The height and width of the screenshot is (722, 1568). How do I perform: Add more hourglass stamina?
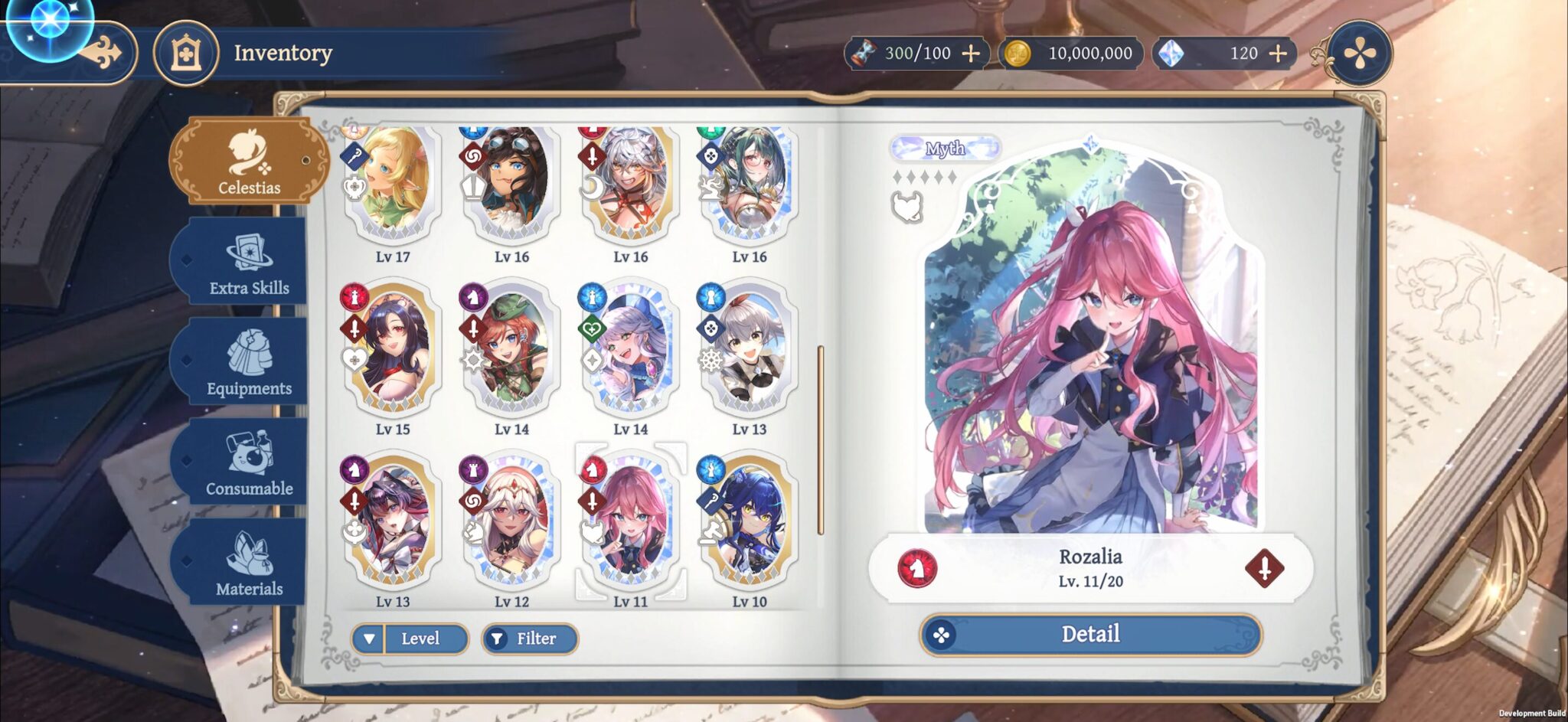971,54
